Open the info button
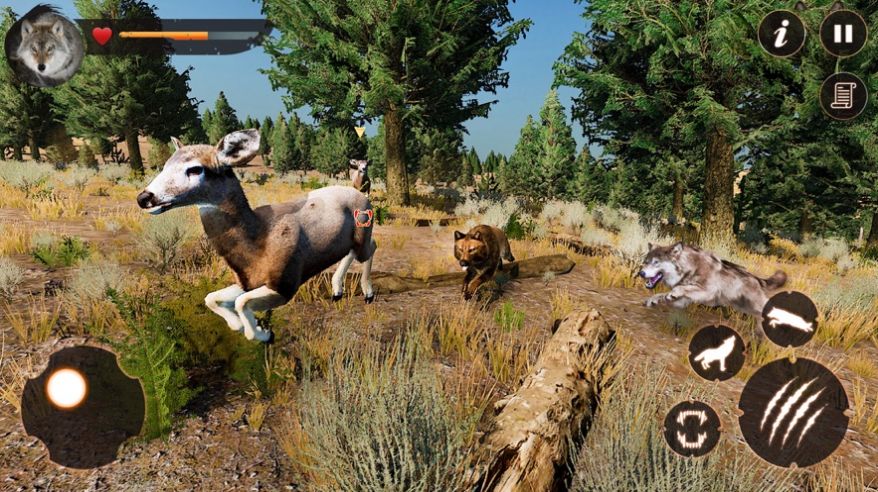The height and width of the screenshot is (492, 878). tap(781, 34)
